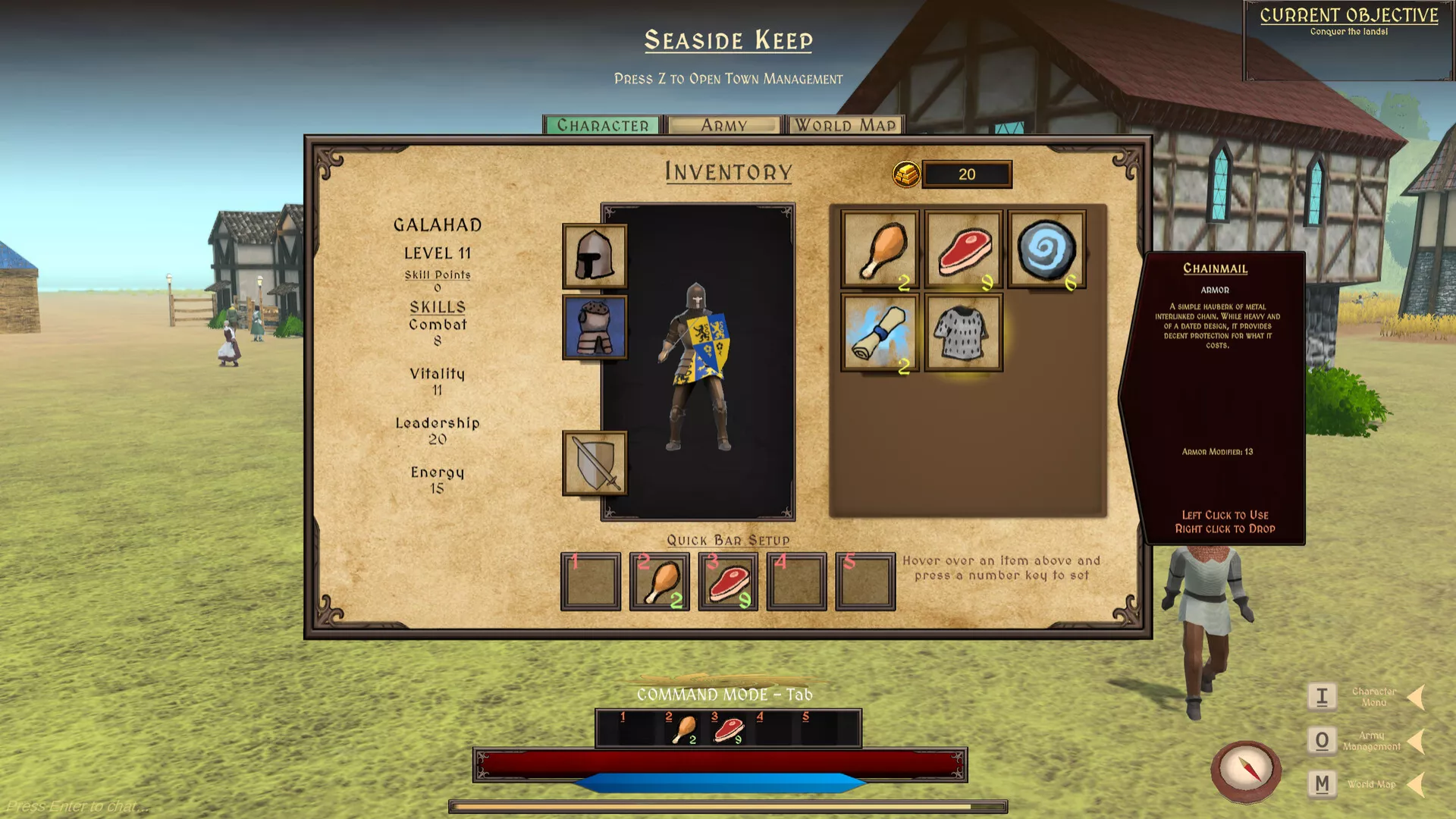Select quick bar setup slot 3 steak
1456x819 pixels.
[x=728, y=582]
